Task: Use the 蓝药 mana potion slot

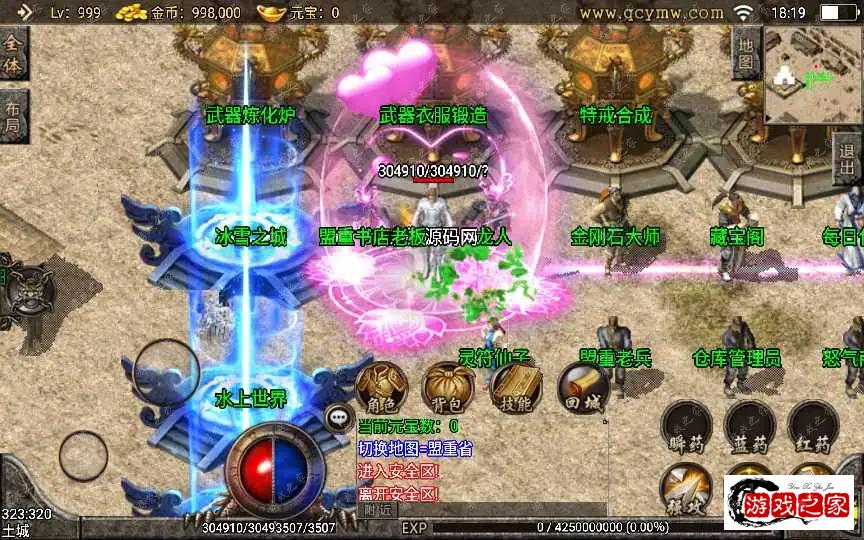Action: pyautogui.click(x=750, y=428)
